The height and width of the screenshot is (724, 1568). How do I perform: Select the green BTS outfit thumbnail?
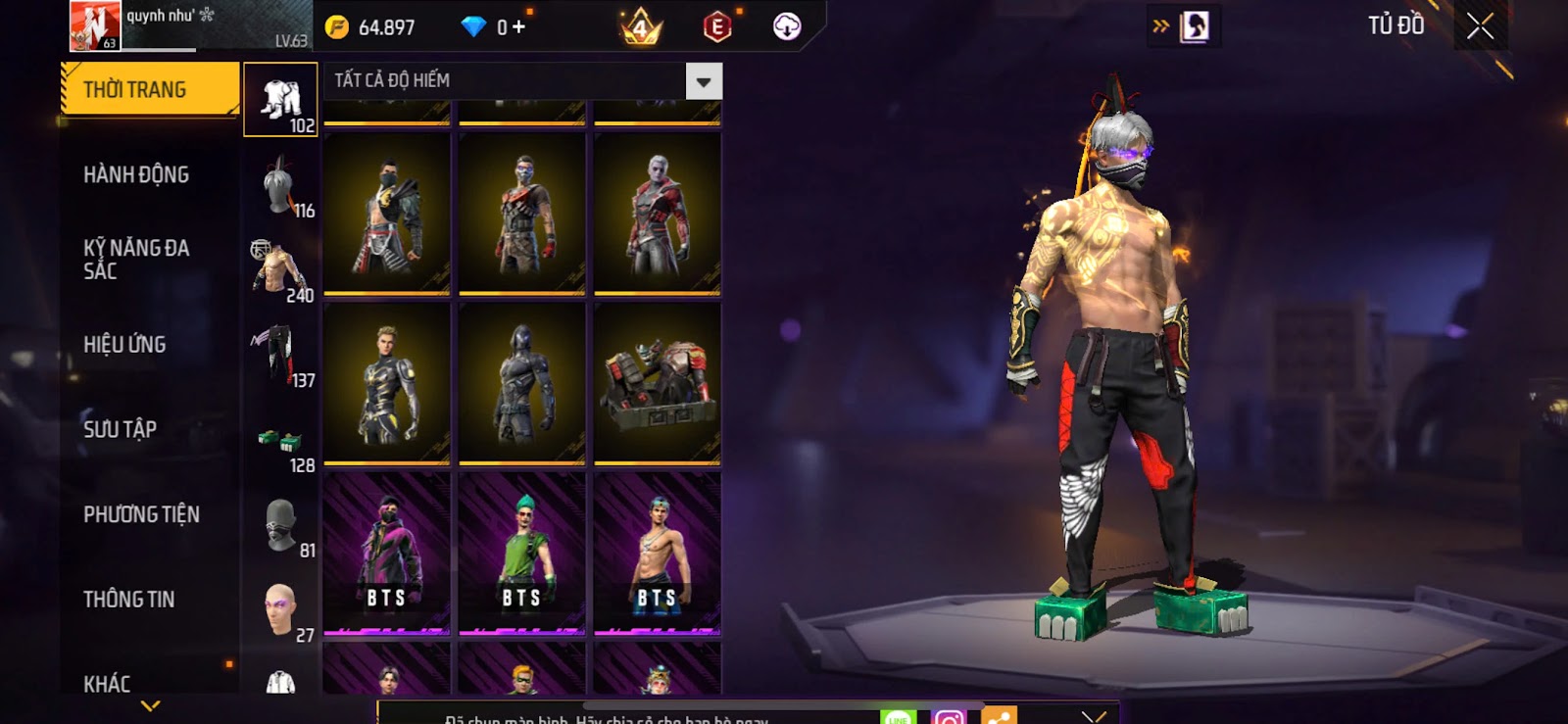[x=522, y=553]
